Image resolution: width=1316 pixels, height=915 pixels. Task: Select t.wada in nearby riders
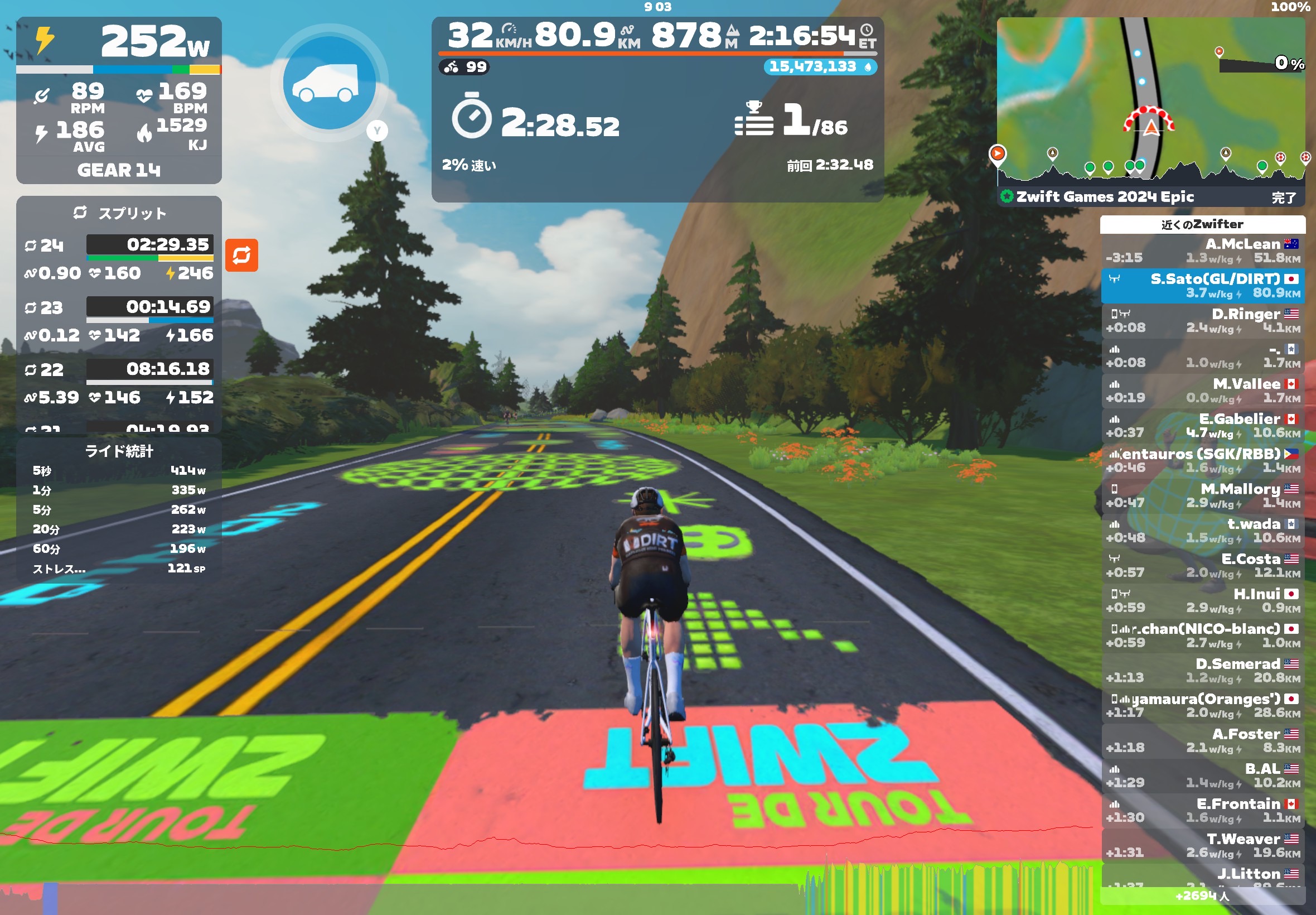pos(1202,531)
